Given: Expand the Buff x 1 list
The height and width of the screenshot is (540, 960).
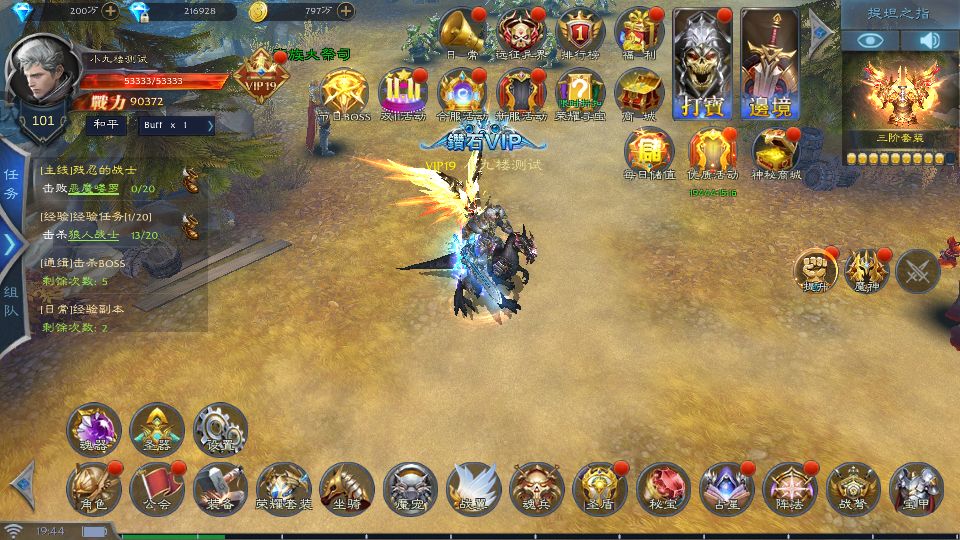Looking at the screenshot, I should [177, 125].
